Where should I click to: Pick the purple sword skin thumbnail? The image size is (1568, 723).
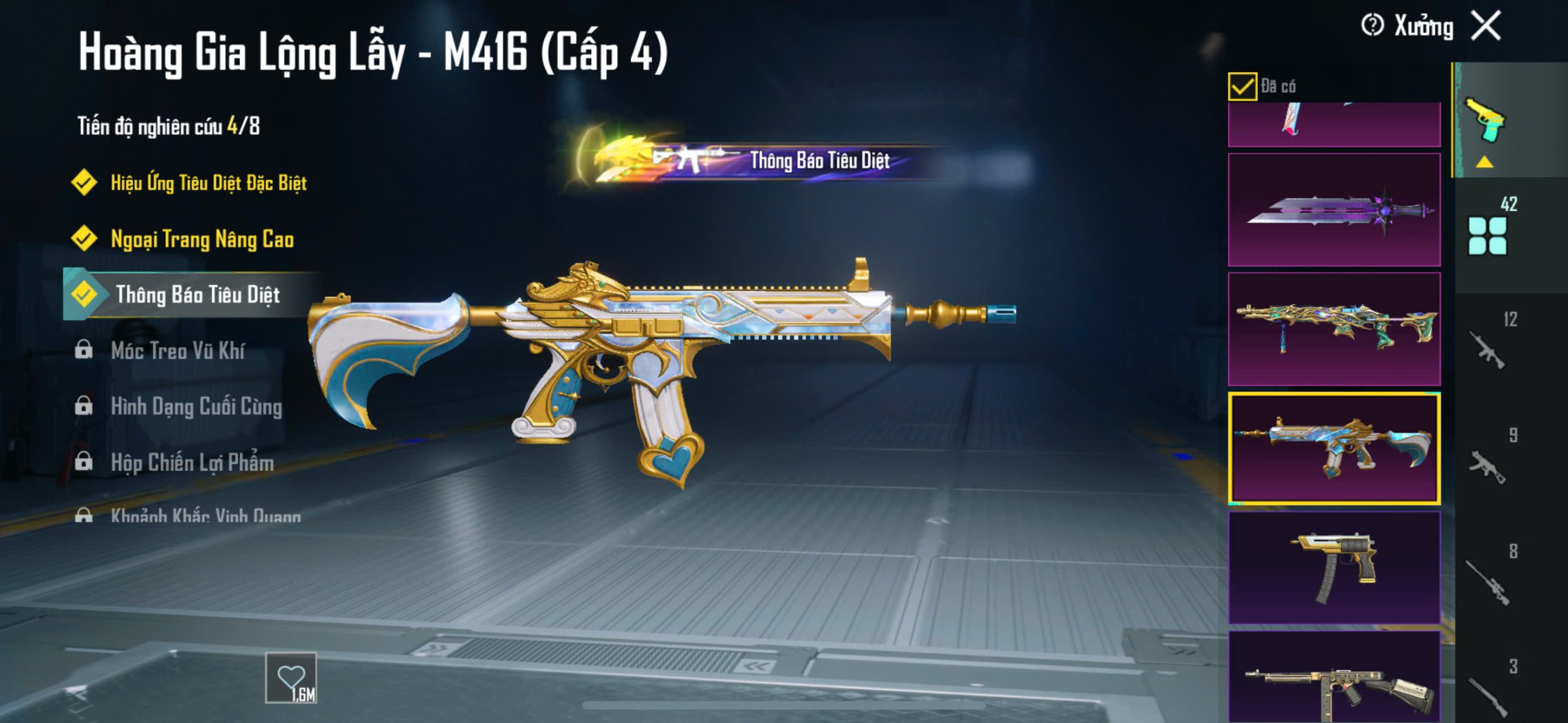tap(1334, 209)
